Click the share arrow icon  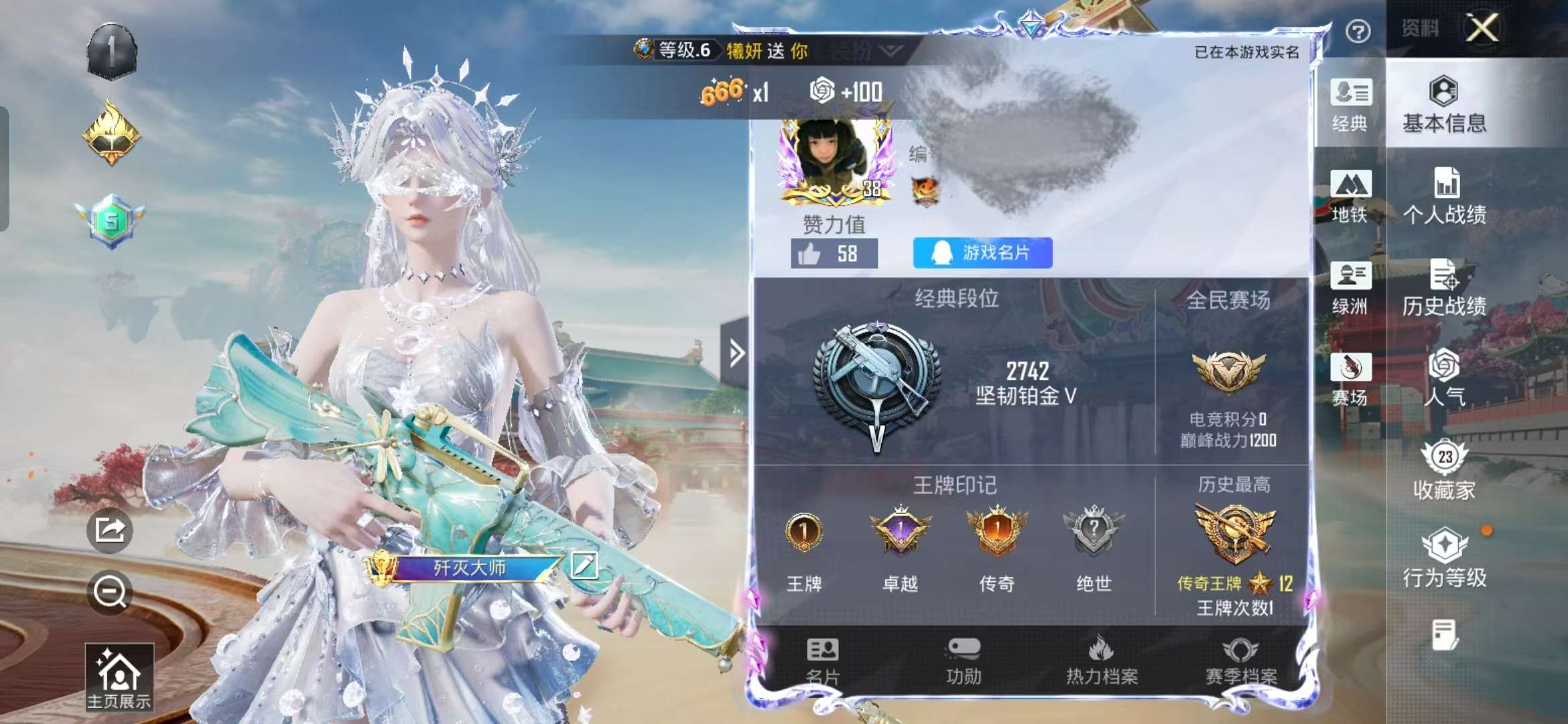(x=110, y=530)
